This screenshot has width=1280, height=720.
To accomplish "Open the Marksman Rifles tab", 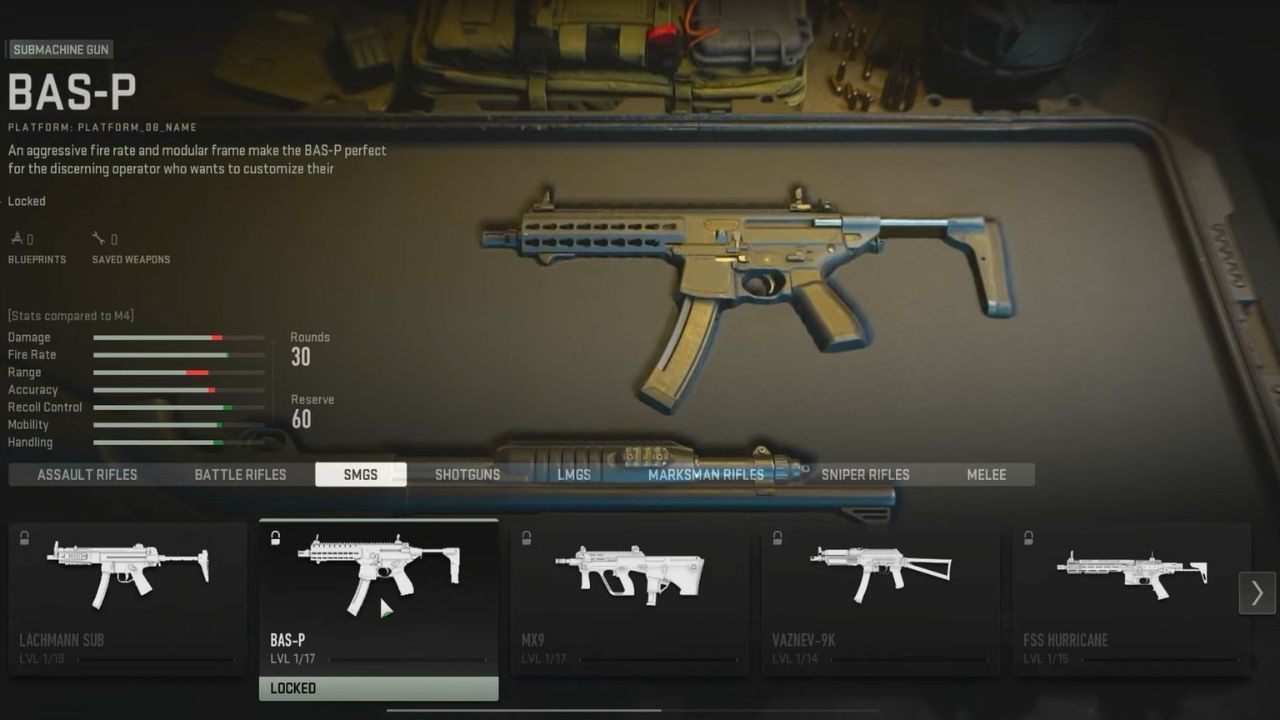I will point(705,474).
